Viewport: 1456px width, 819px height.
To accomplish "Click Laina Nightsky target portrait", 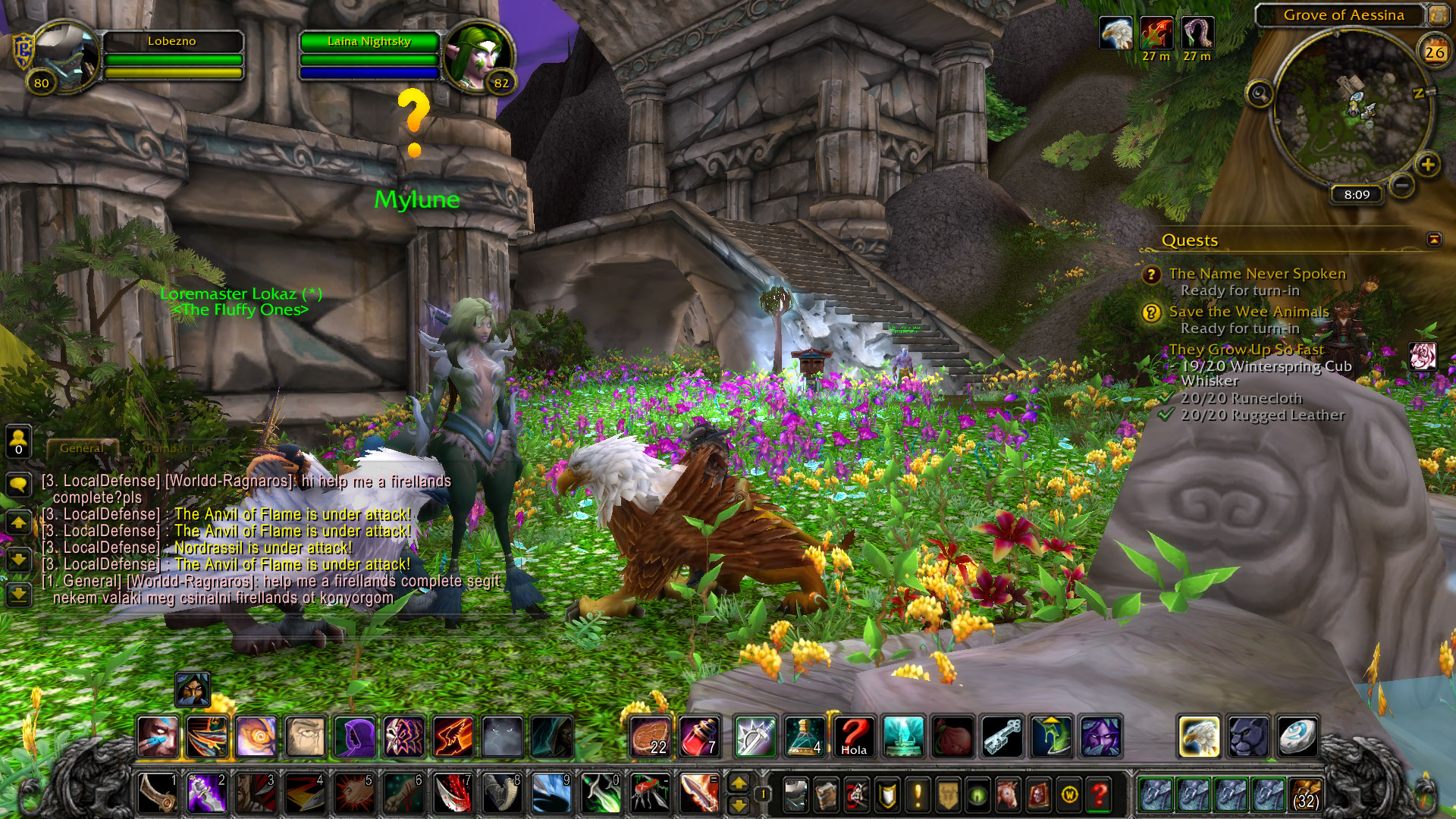I will [x=479, y=58].
